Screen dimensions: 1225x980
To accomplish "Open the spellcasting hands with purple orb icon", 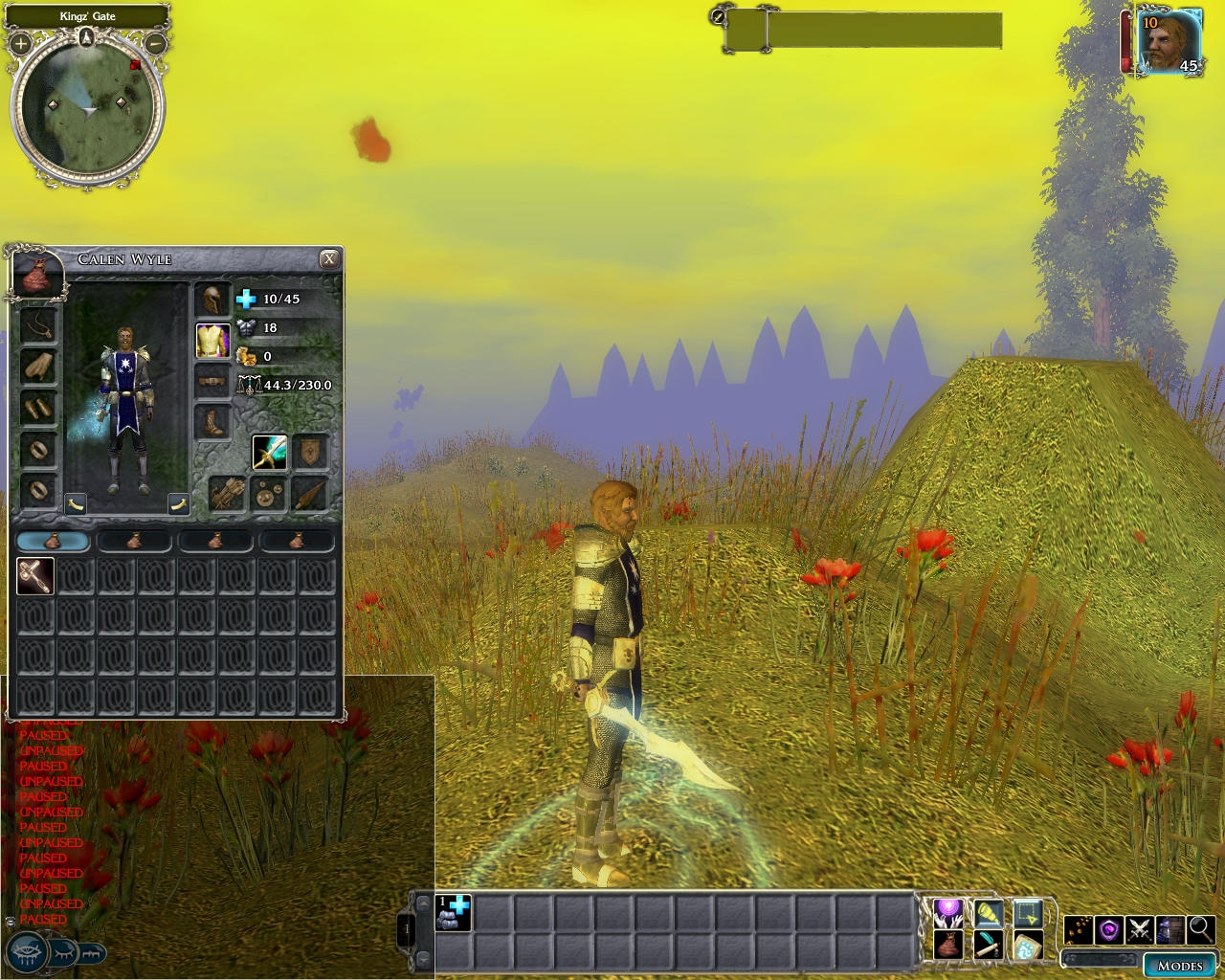I will [x=948, y=914].
